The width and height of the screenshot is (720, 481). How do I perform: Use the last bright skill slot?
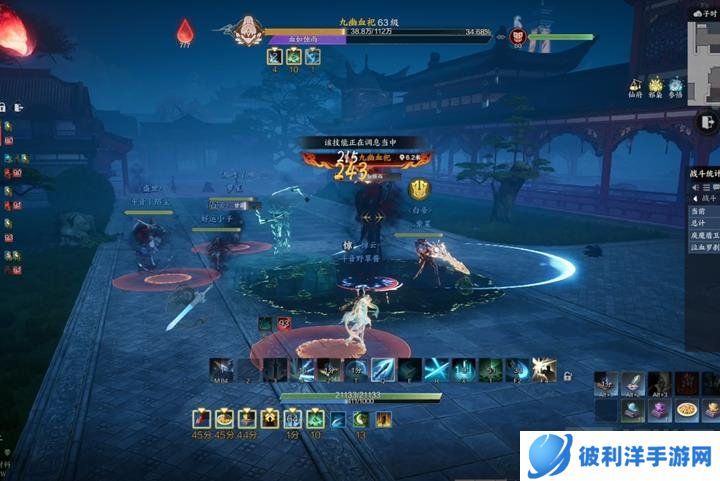coord(543,369)
